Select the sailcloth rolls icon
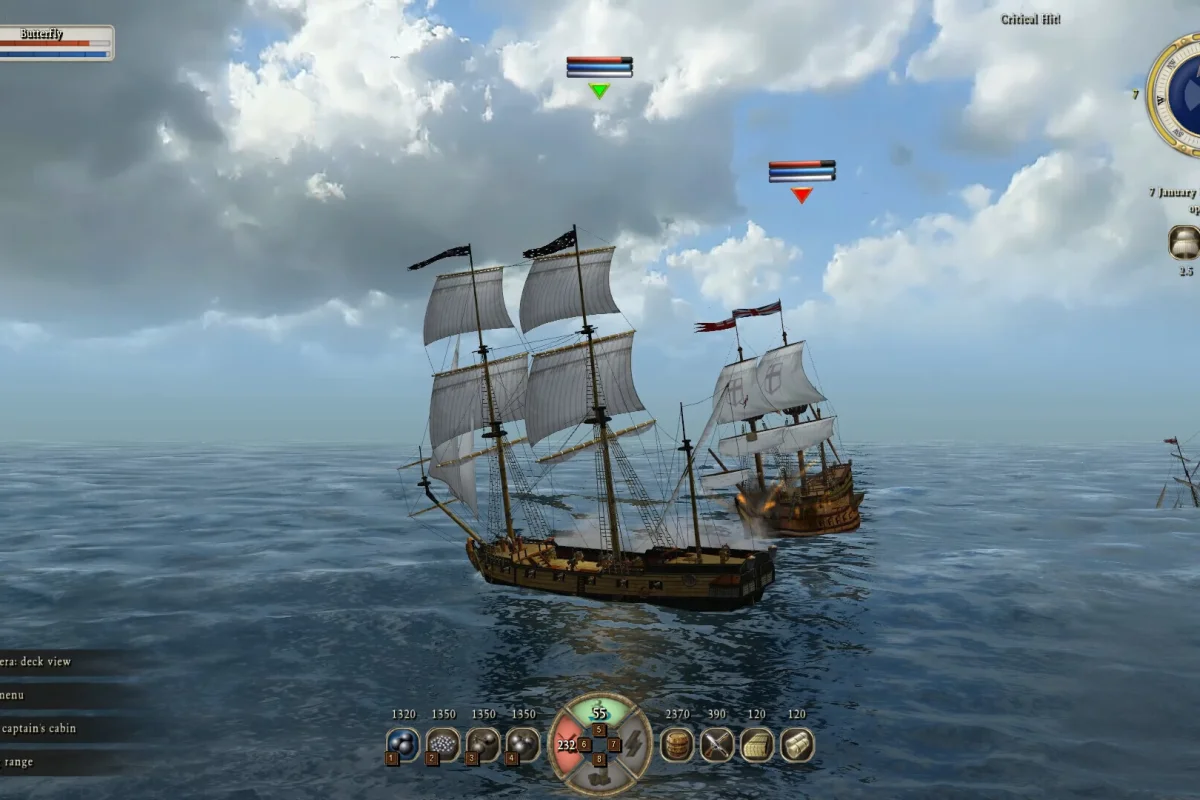Screen dimensions: 1200x800 [x=797, y=744]
